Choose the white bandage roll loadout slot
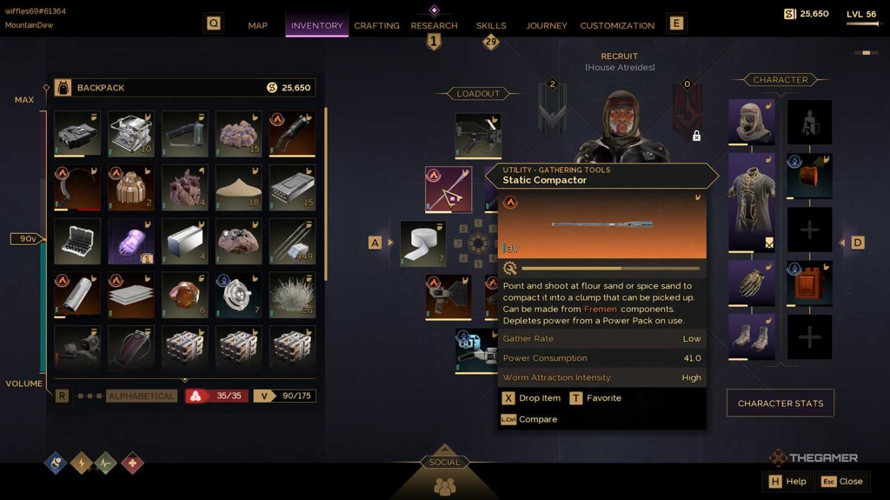The height and width of the screenshot is (500, 890). point(423,243)
